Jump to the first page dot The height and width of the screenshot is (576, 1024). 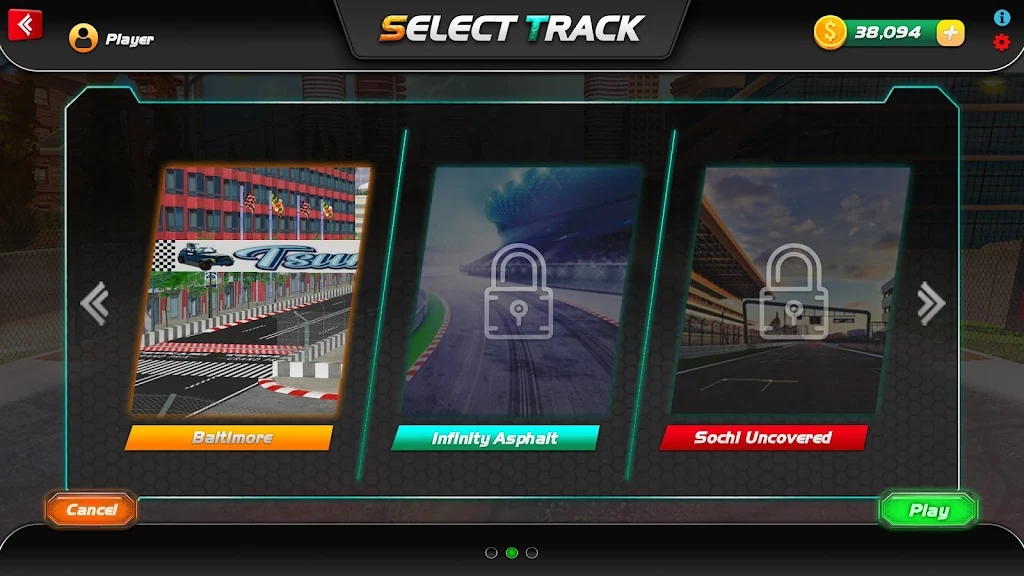coord(491,552)
